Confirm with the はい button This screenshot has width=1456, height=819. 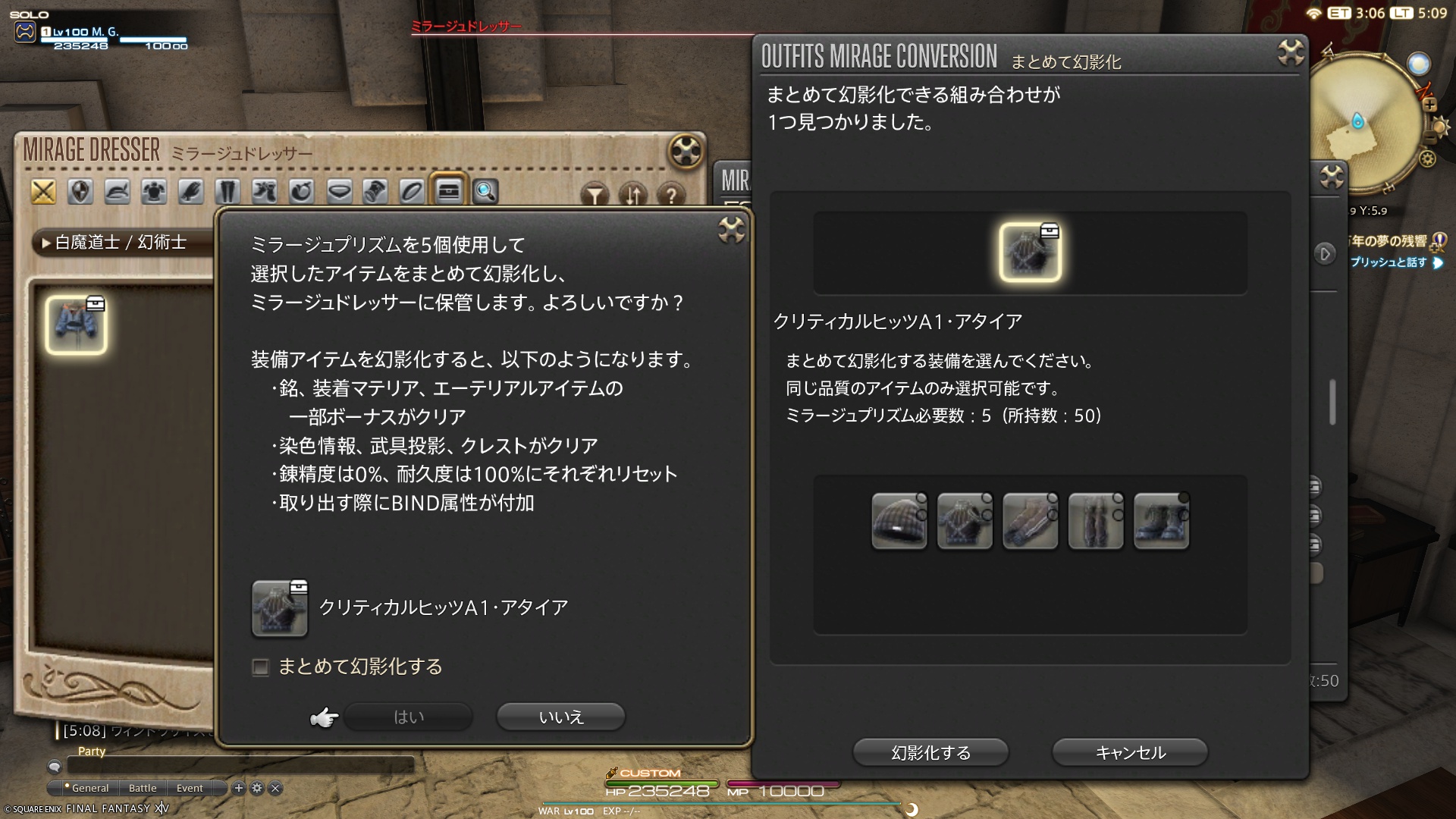tap(408, 717)
